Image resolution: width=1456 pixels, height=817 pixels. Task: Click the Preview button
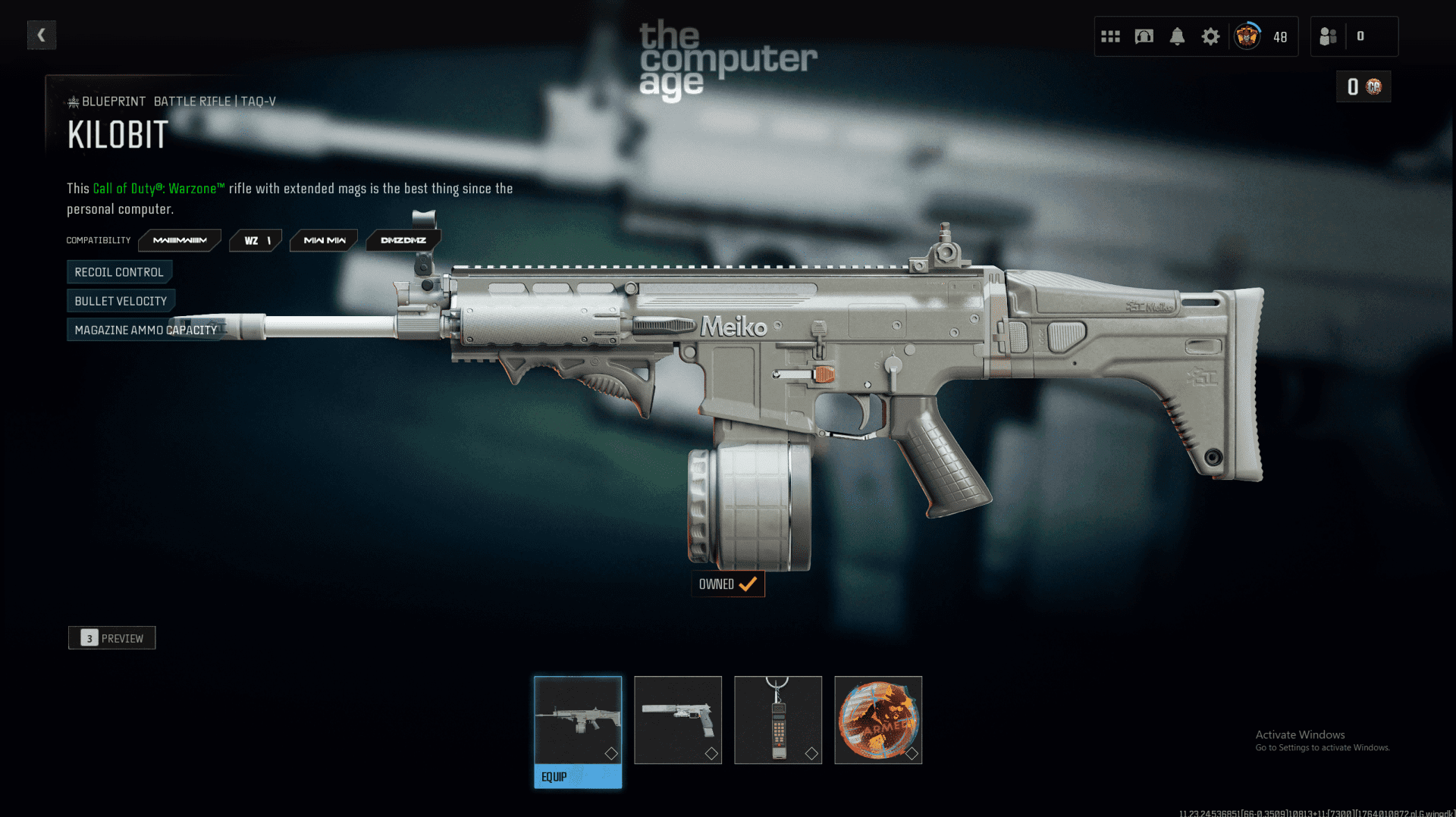click(x=112, y=638)
